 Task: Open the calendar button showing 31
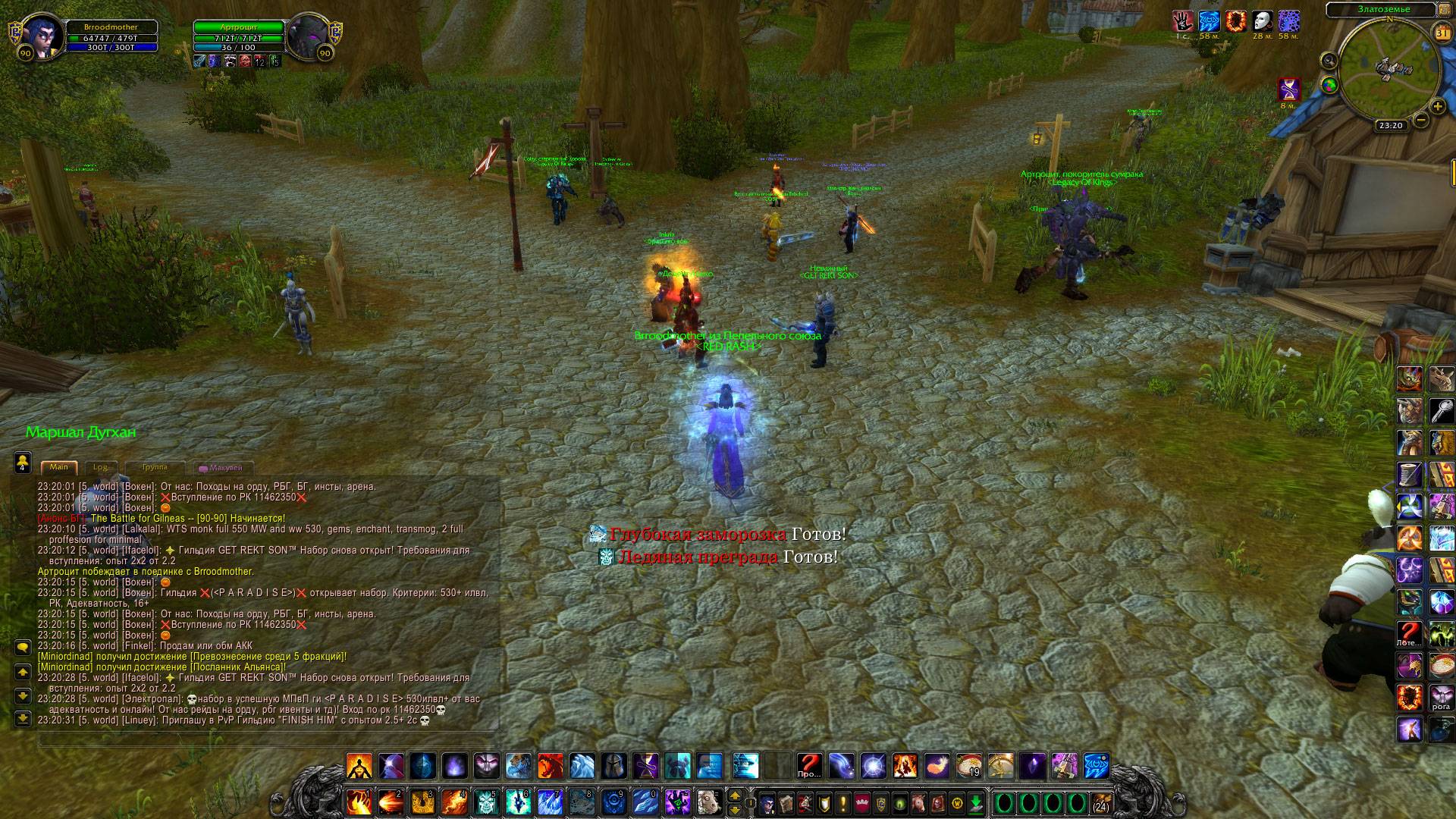point(1442,33)
